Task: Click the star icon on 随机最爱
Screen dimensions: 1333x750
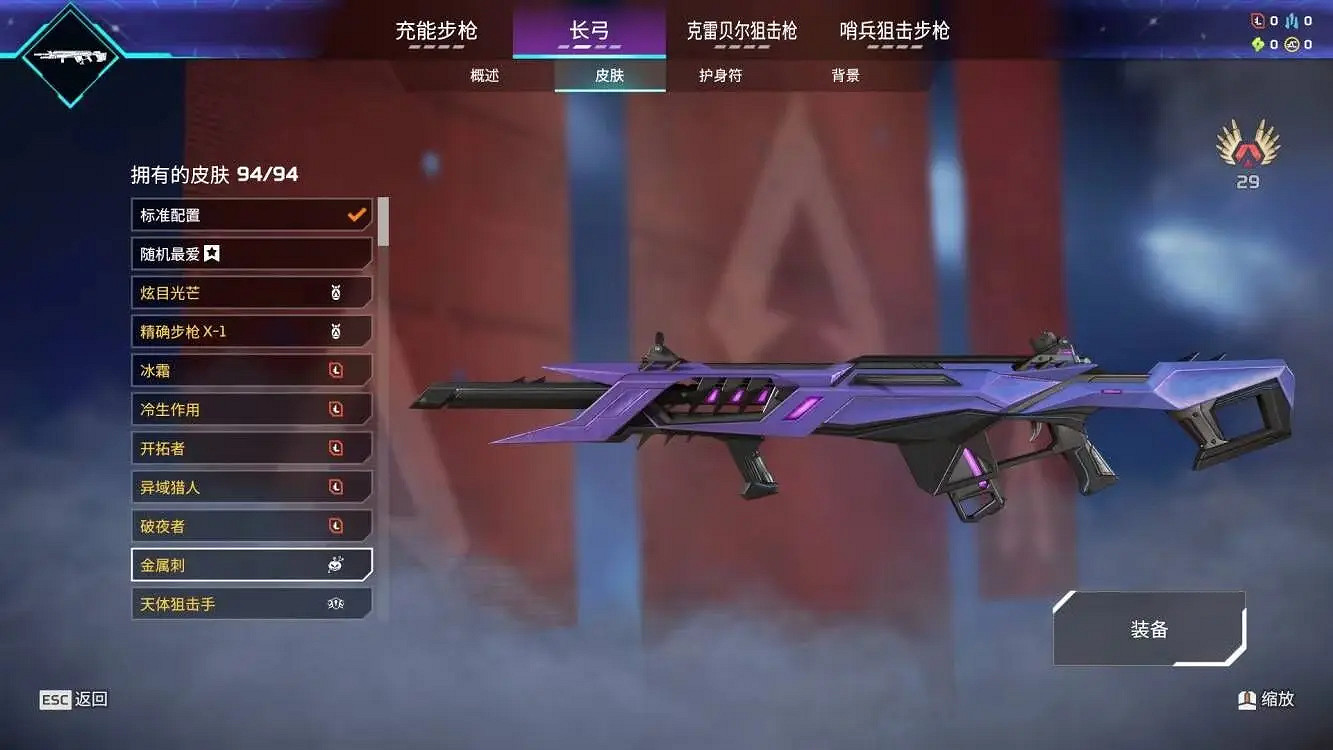Action: coord(211,253)
